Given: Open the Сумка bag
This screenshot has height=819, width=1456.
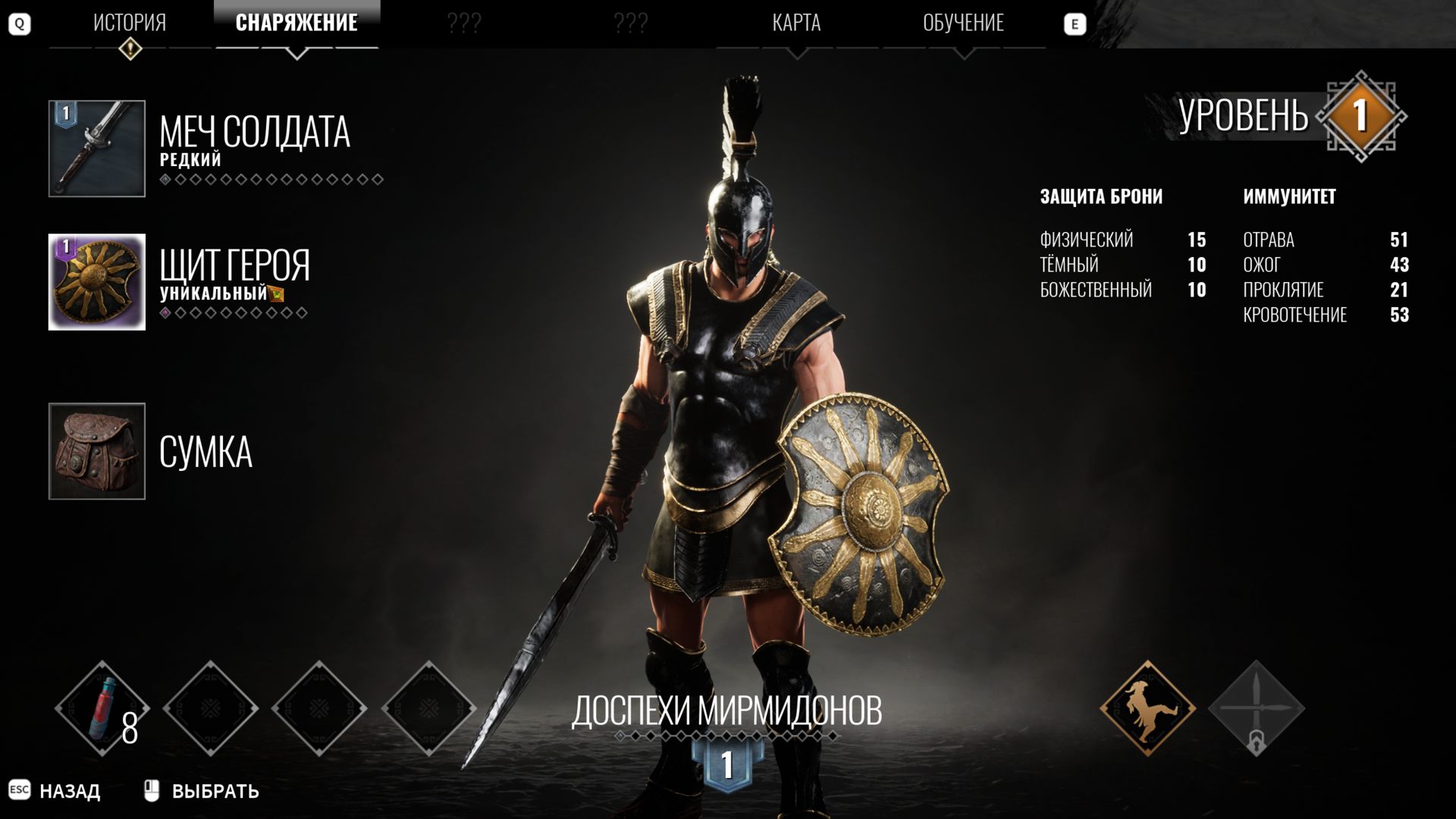Looking at the screenshot, I should [x=97, y=451].
